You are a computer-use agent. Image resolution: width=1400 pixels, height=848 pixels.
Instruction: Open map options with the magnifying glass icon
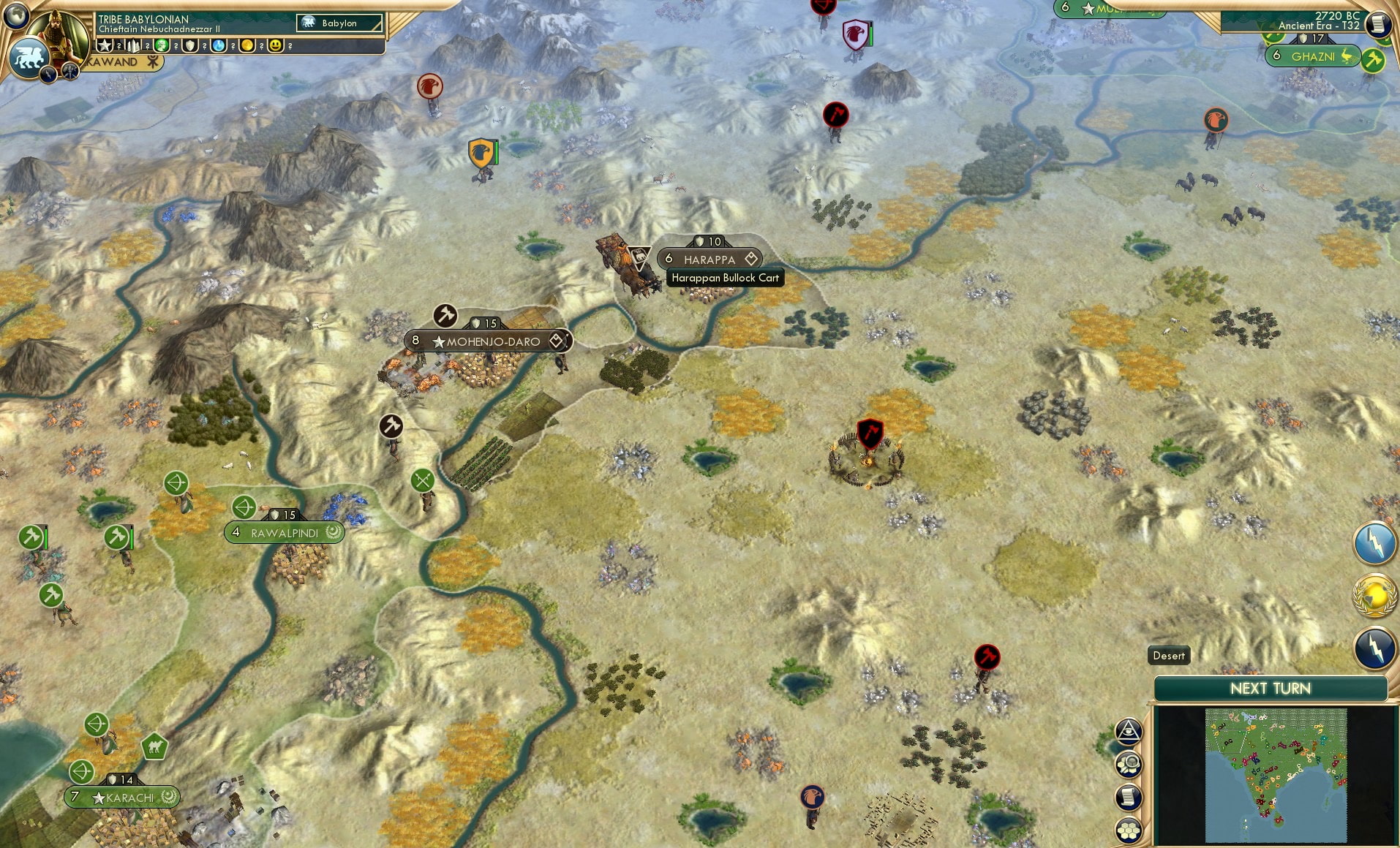point(1129,762)
